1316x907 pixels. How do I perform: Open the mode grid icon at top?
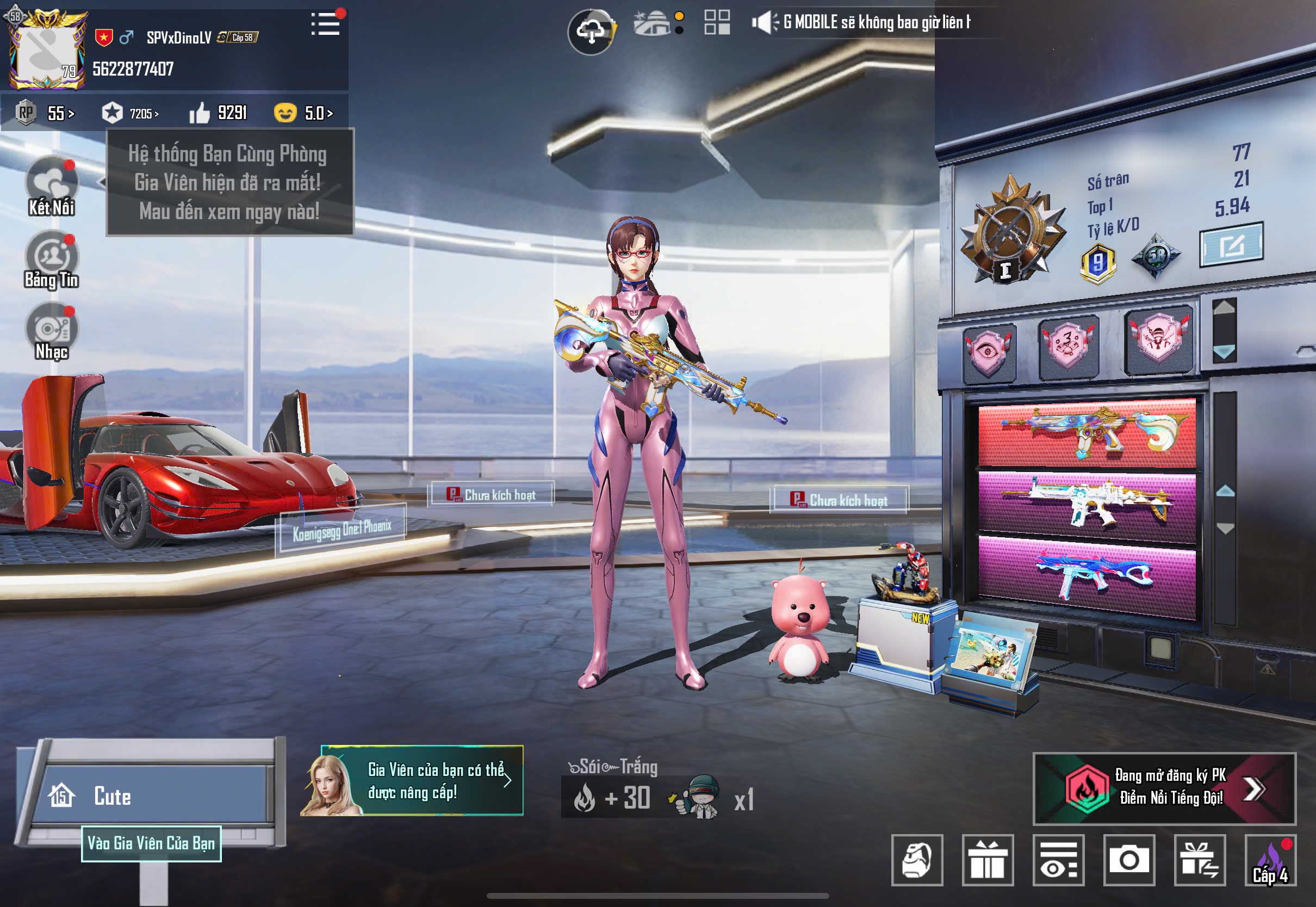tap(717, 24)
